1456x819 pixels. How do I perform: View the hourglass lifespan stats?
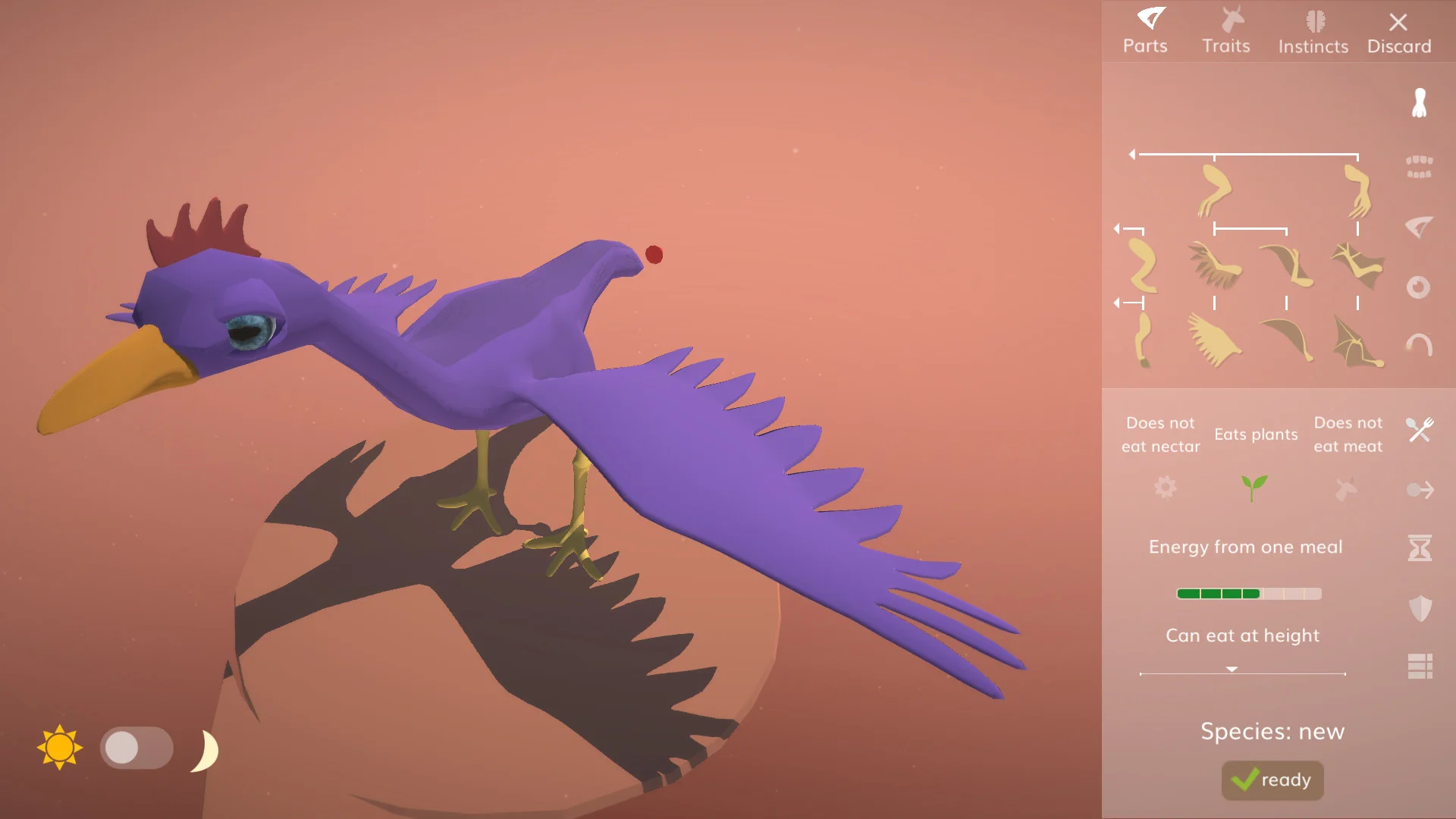(1420, 548)
